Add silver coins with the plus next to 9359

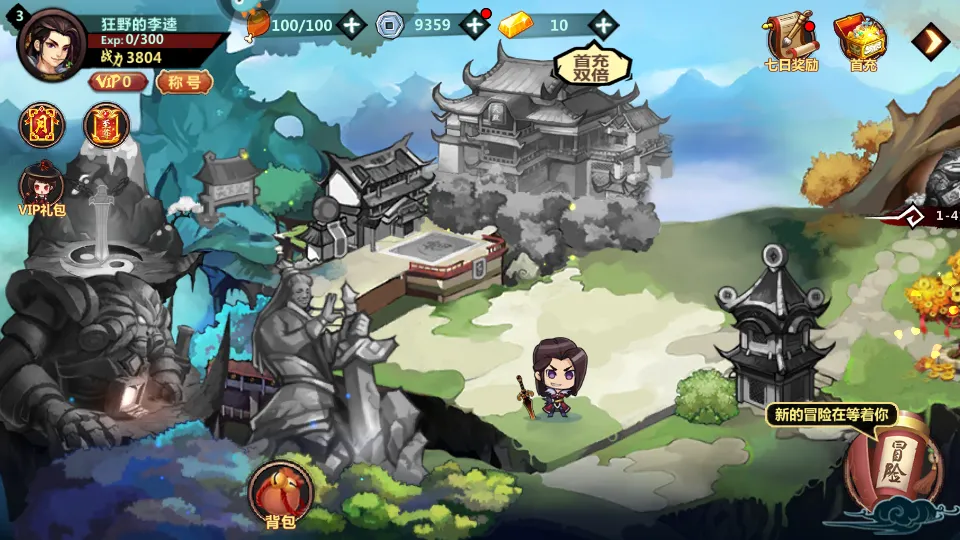click(473, 25)
